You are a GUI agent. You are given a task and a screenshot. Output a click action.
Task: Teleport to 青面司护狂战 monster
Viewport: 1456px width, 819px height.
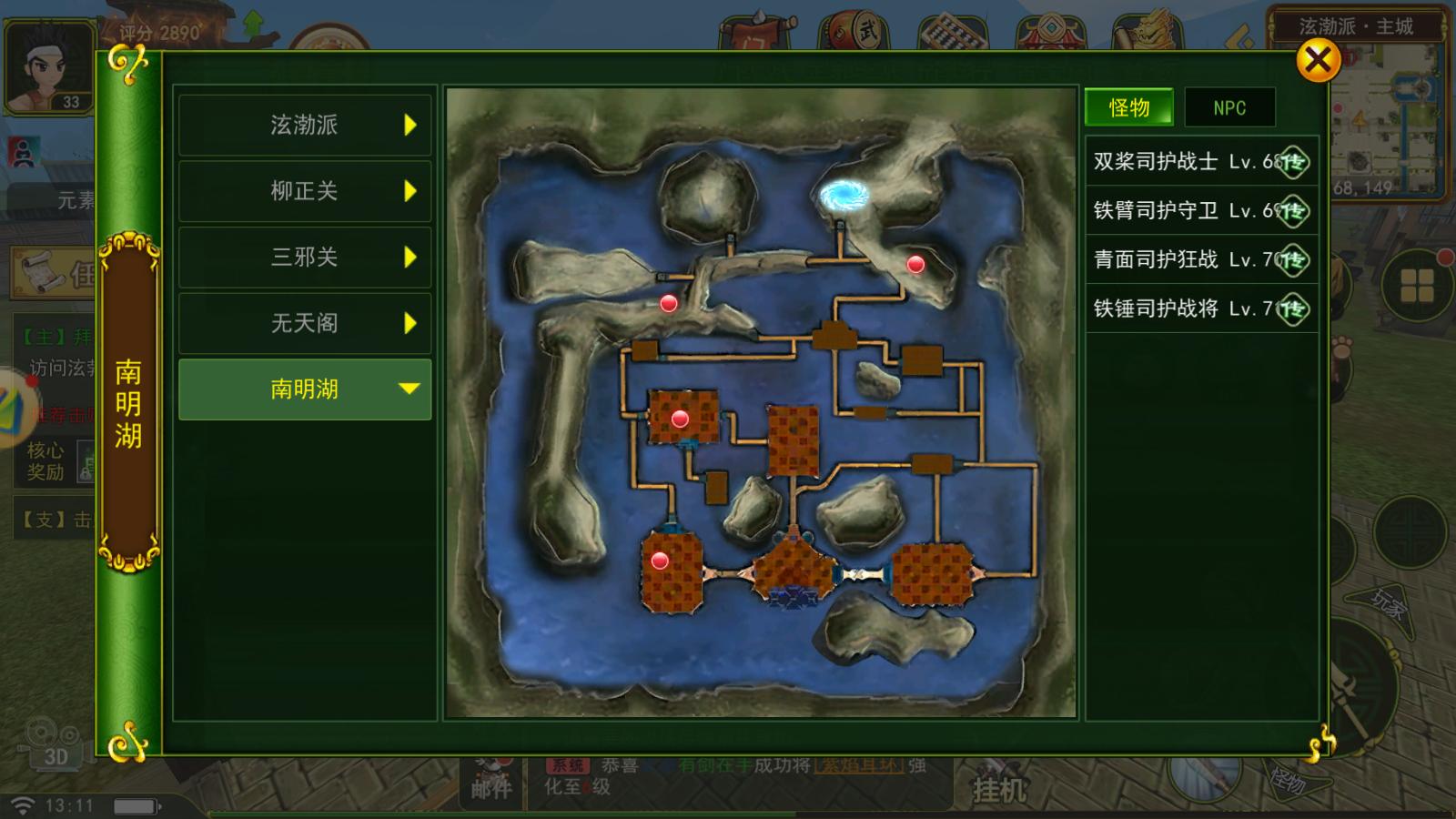(1291, 260)
